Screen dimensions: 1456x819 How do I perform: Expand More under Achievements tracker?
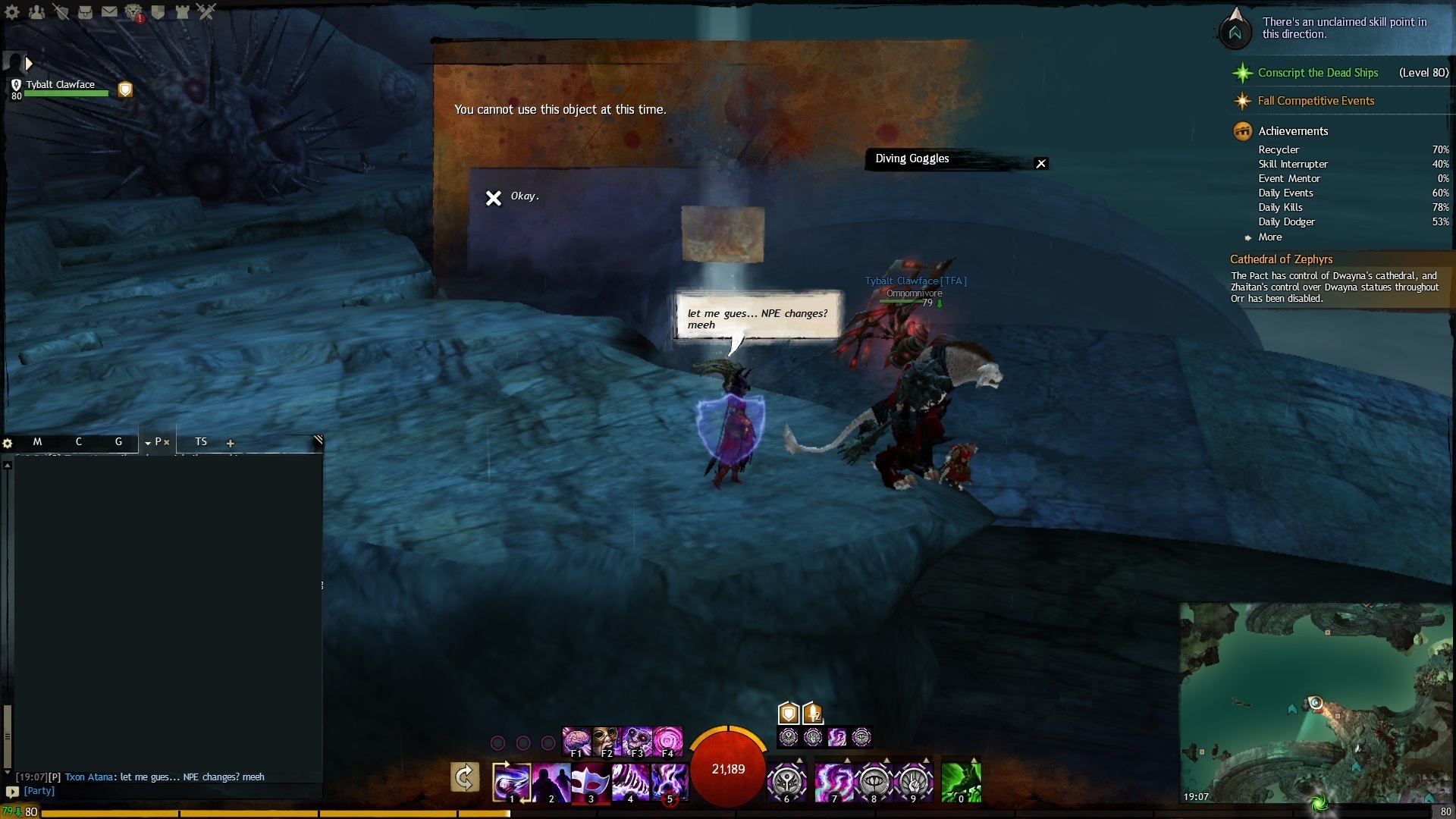click(x=1270, y=237)
